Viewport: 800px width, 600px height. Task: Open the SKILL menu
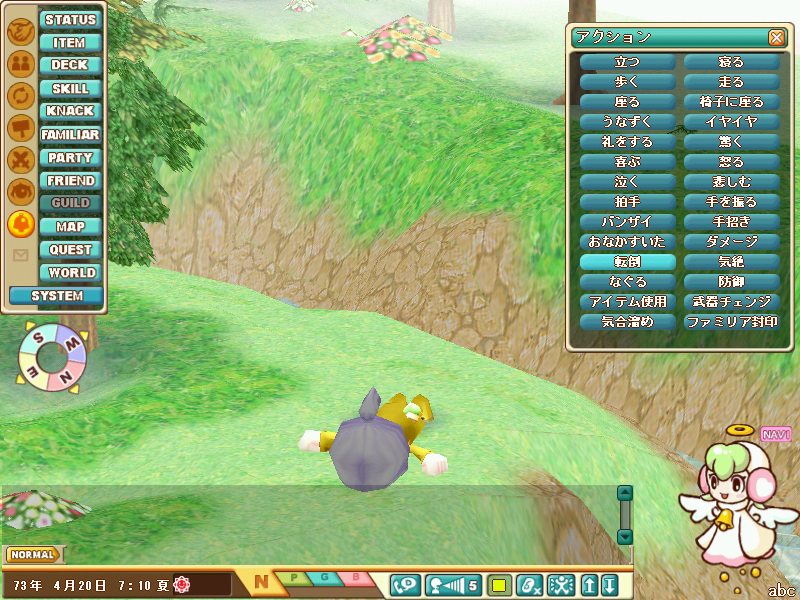coord(70,88)
